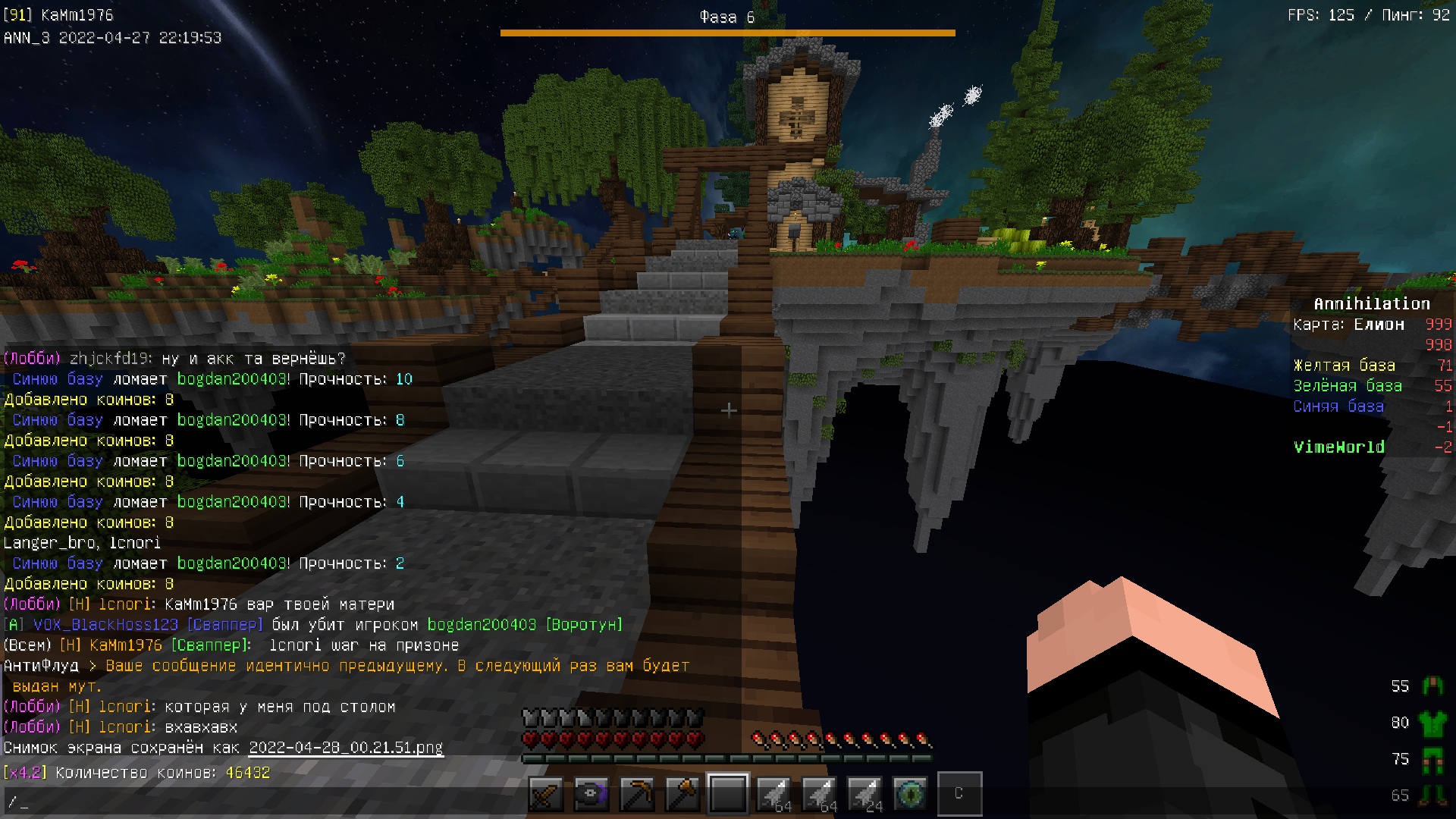
Task: Select the golden axe in the hotbar
Action: click(x=681, y=793)
